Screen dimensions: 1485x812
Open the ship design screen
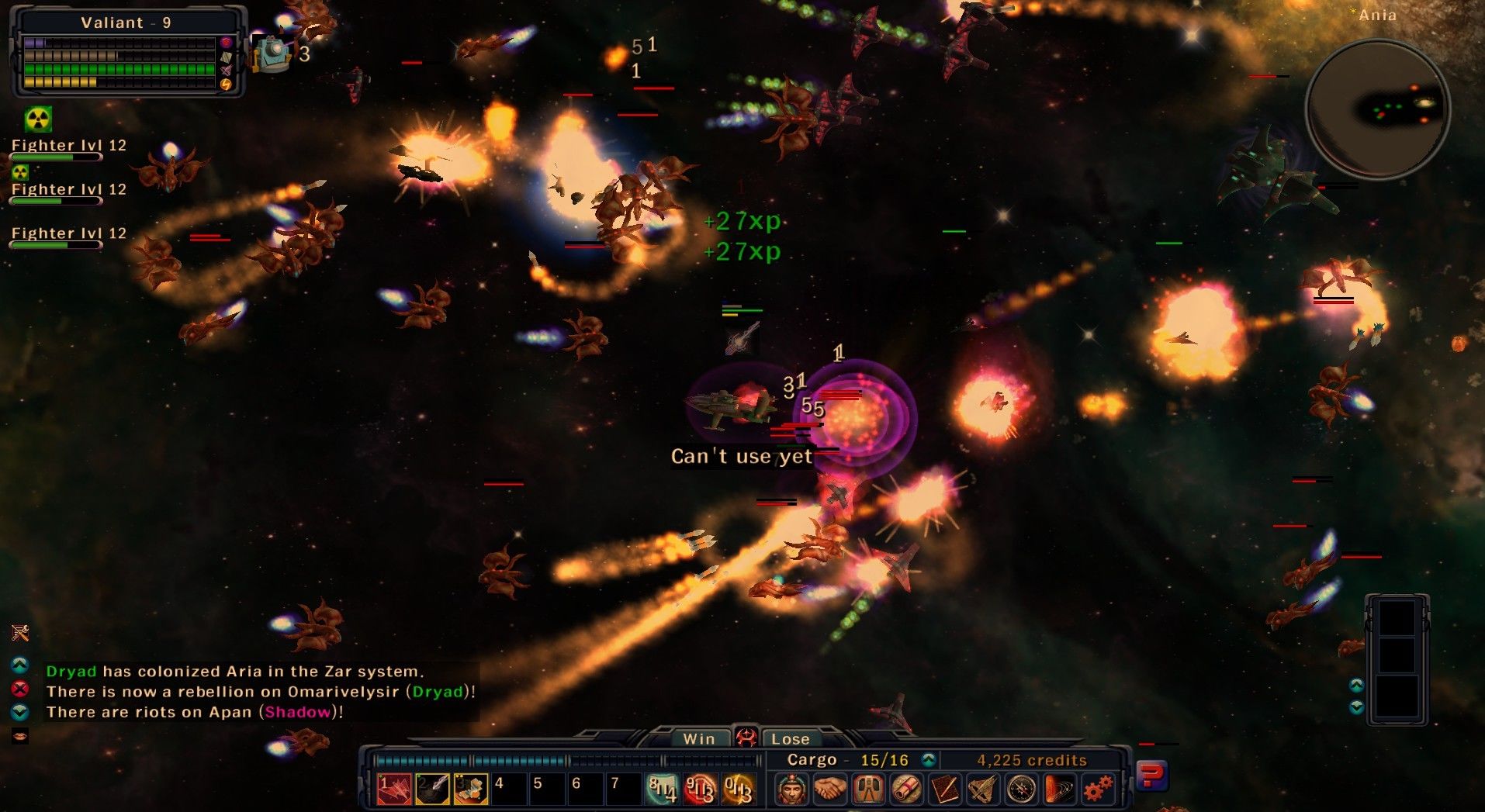982,789
